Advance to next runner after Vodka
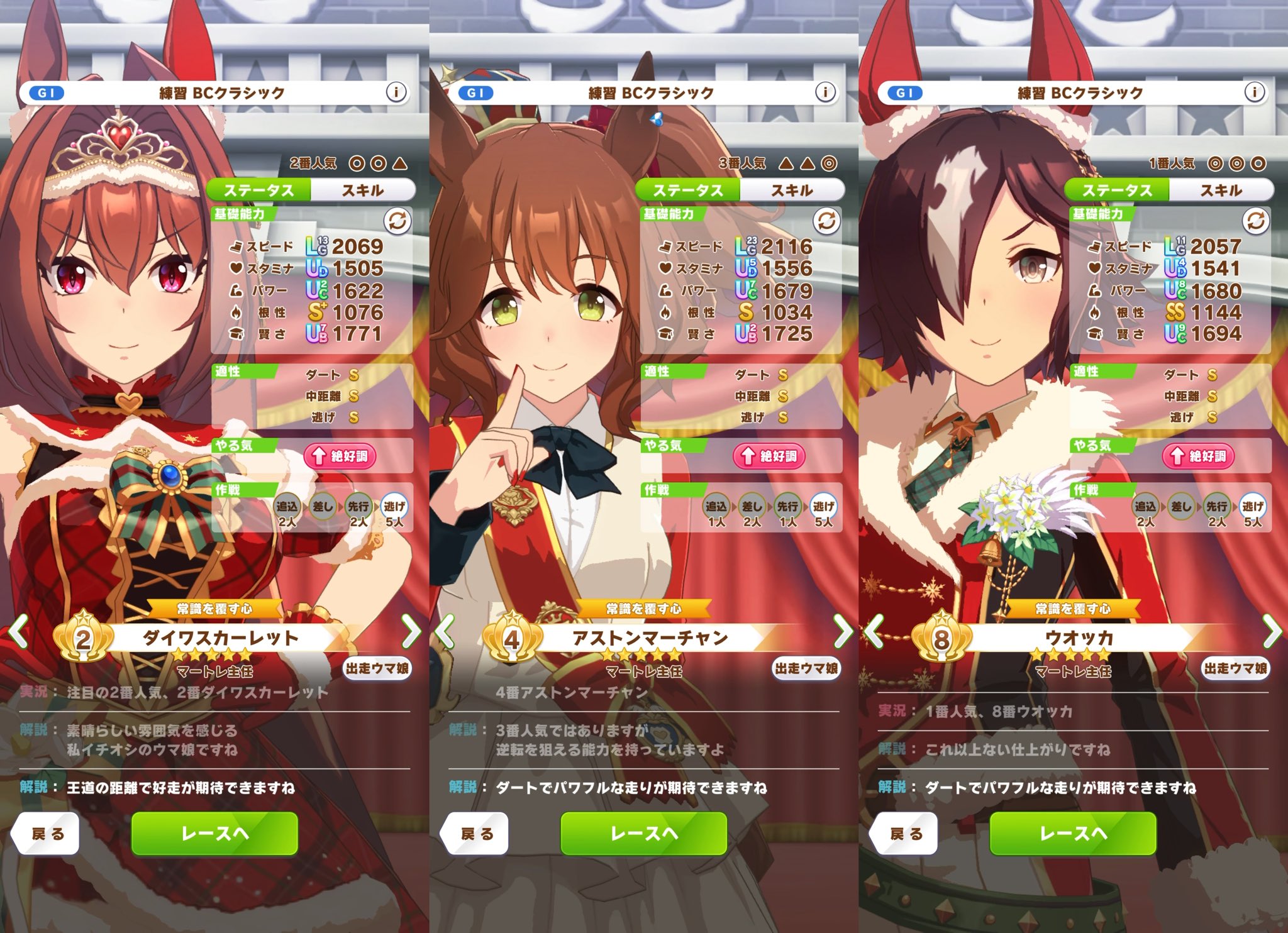The image size is (1288, 933). pos(1272,631)
